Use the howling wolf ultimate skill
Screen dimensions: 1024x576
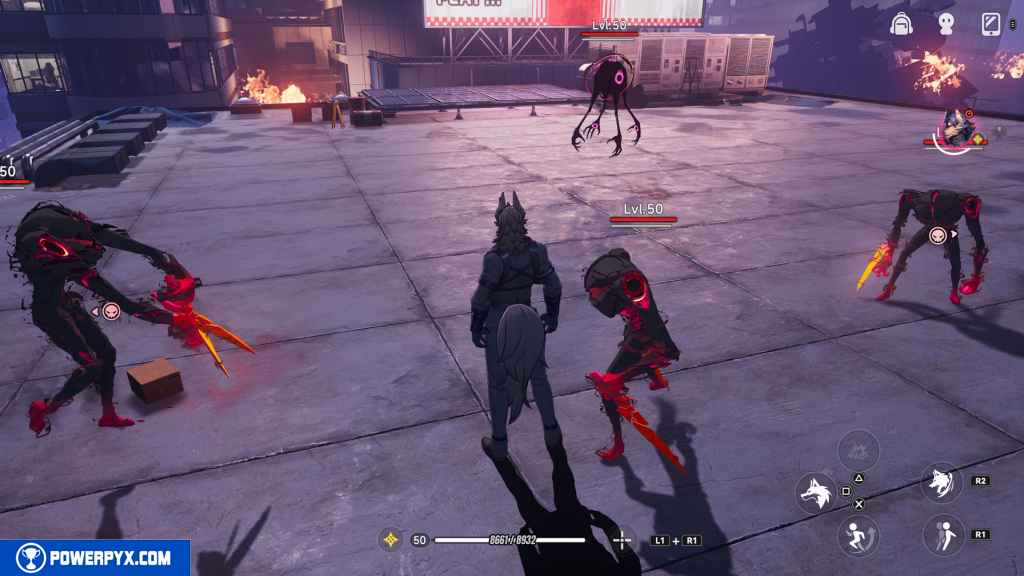click(x=942, y=482)
